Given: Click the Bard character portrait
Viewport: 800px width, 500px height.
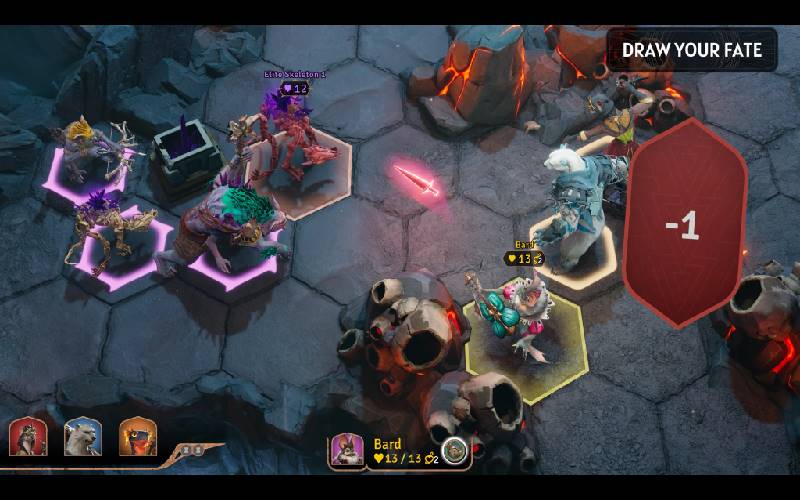Looking at the screenshot, I should tap(347, 450).
